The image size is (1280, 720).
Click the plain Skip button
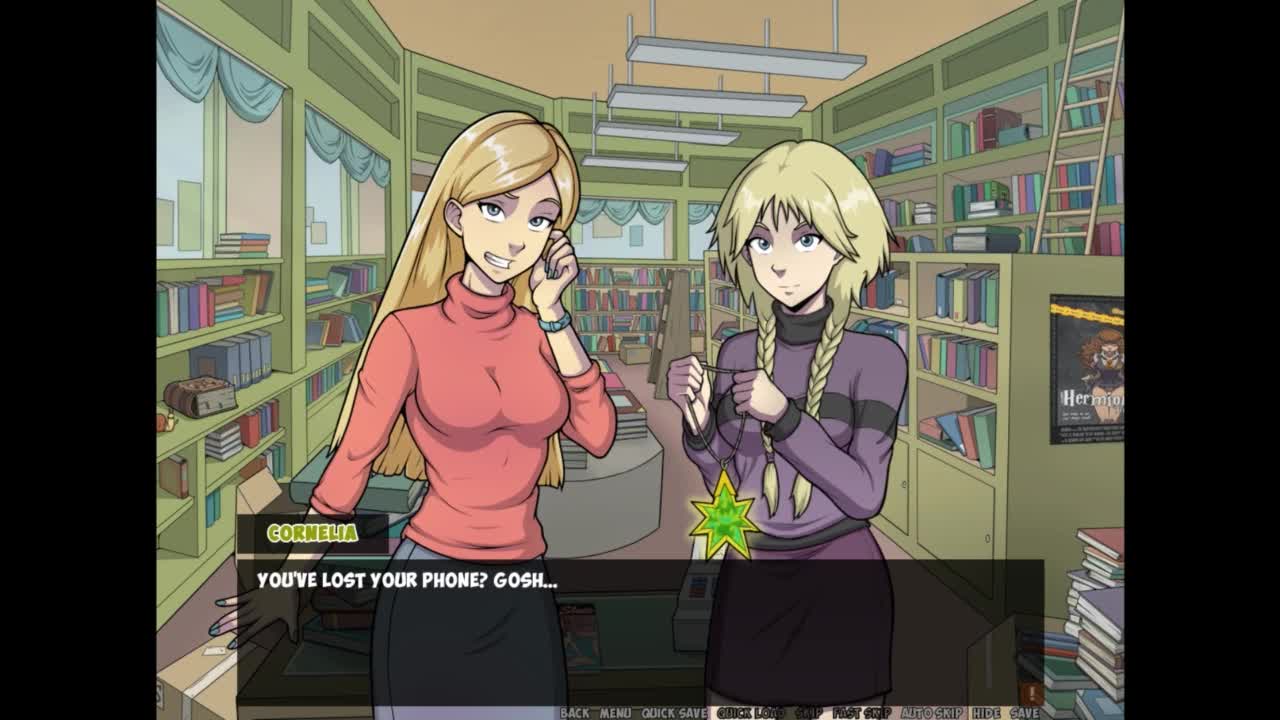click(x=808, y=713)
